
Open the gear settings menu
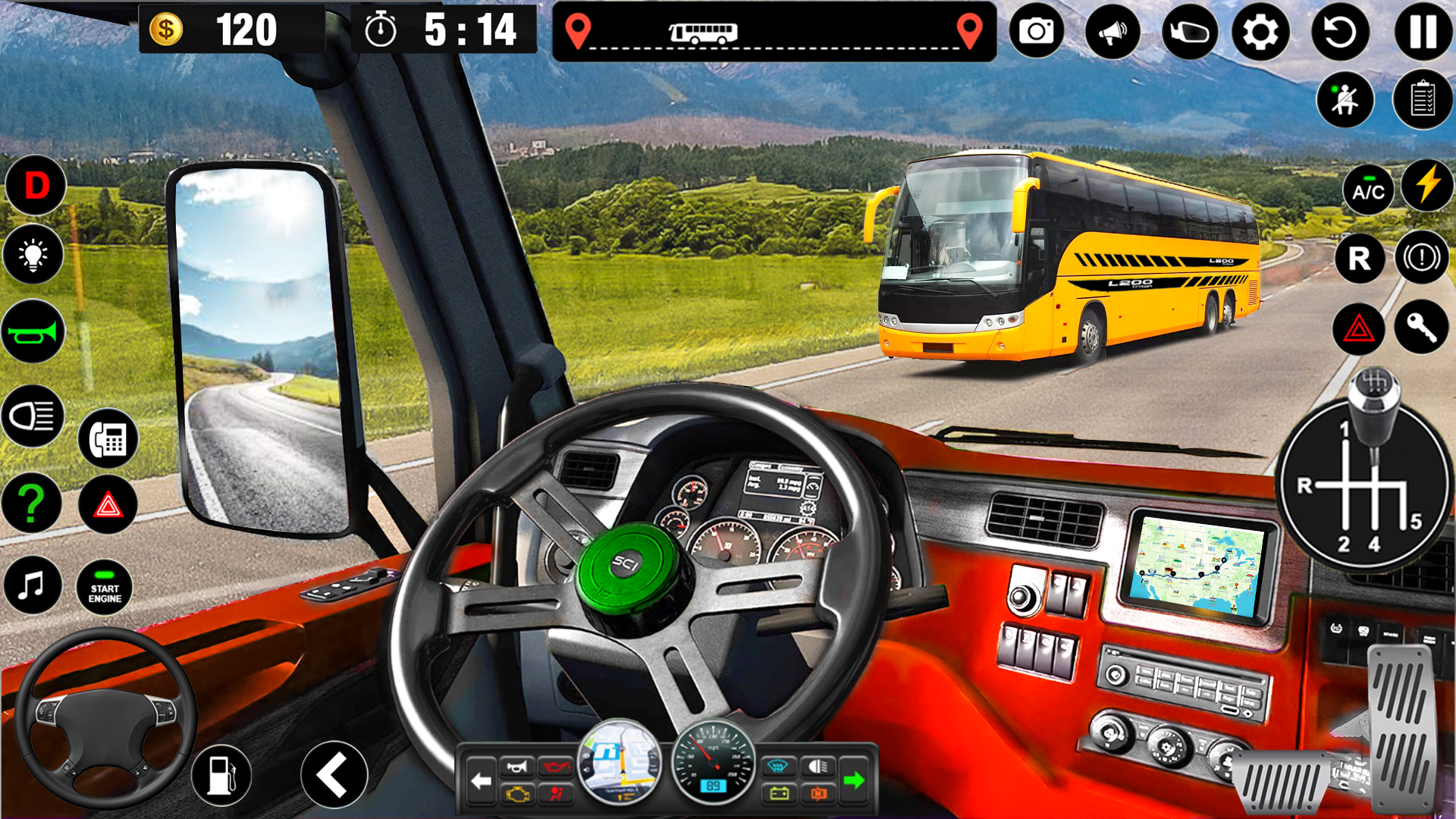[x=1260, y=32]
